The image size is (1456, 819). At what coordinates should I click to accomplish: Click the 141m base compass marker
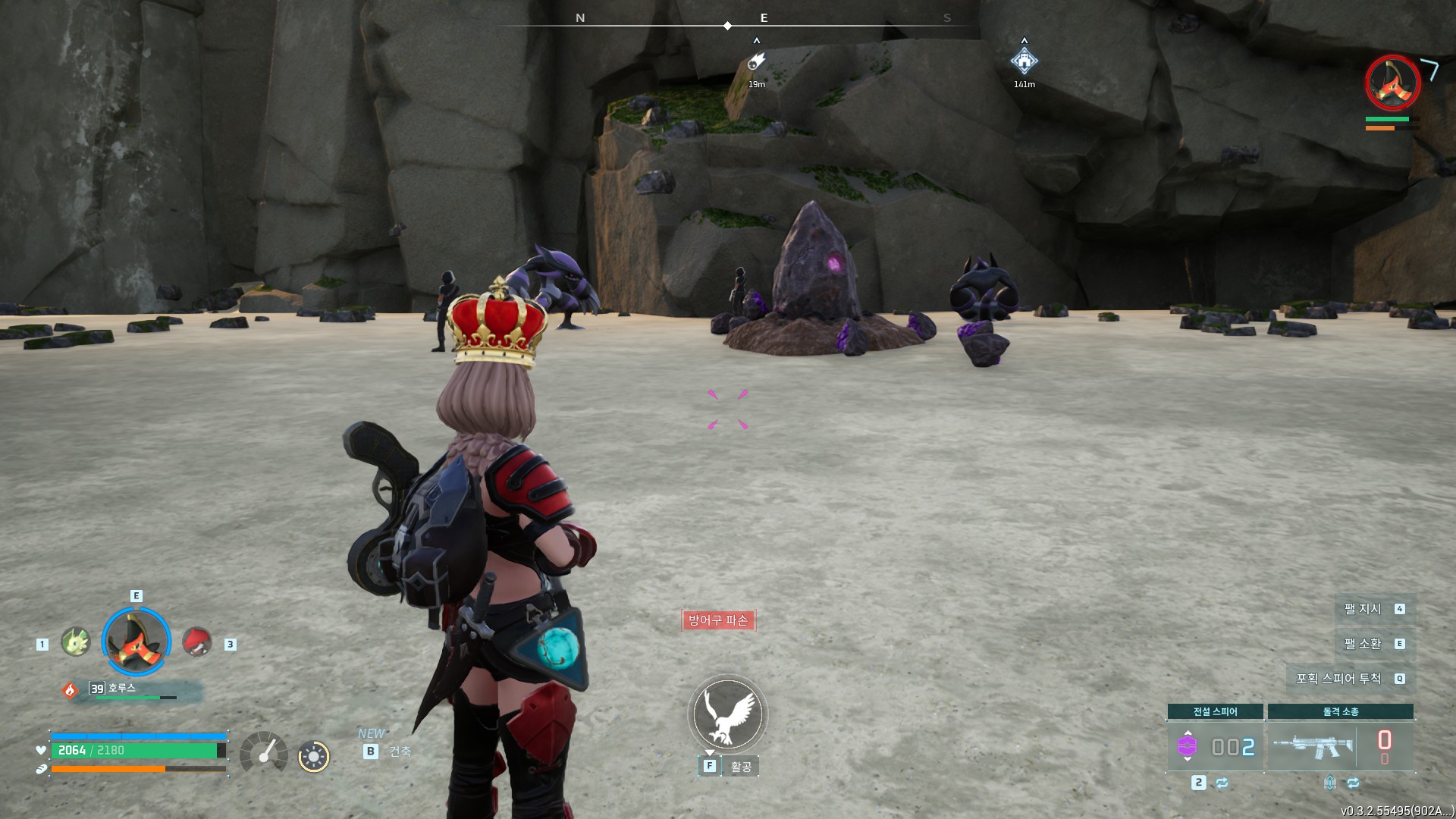coord(1024,61)
